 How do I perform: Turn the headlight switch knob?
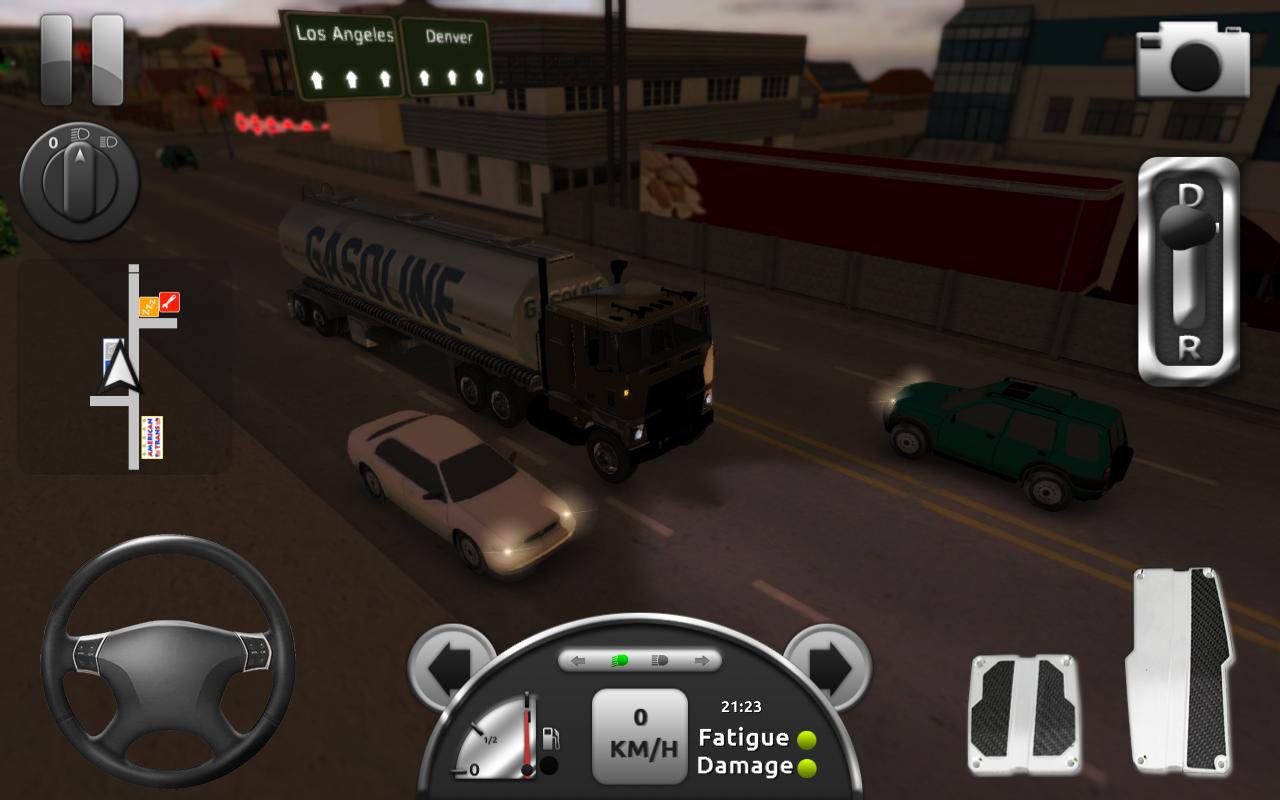tap(80, 181)
